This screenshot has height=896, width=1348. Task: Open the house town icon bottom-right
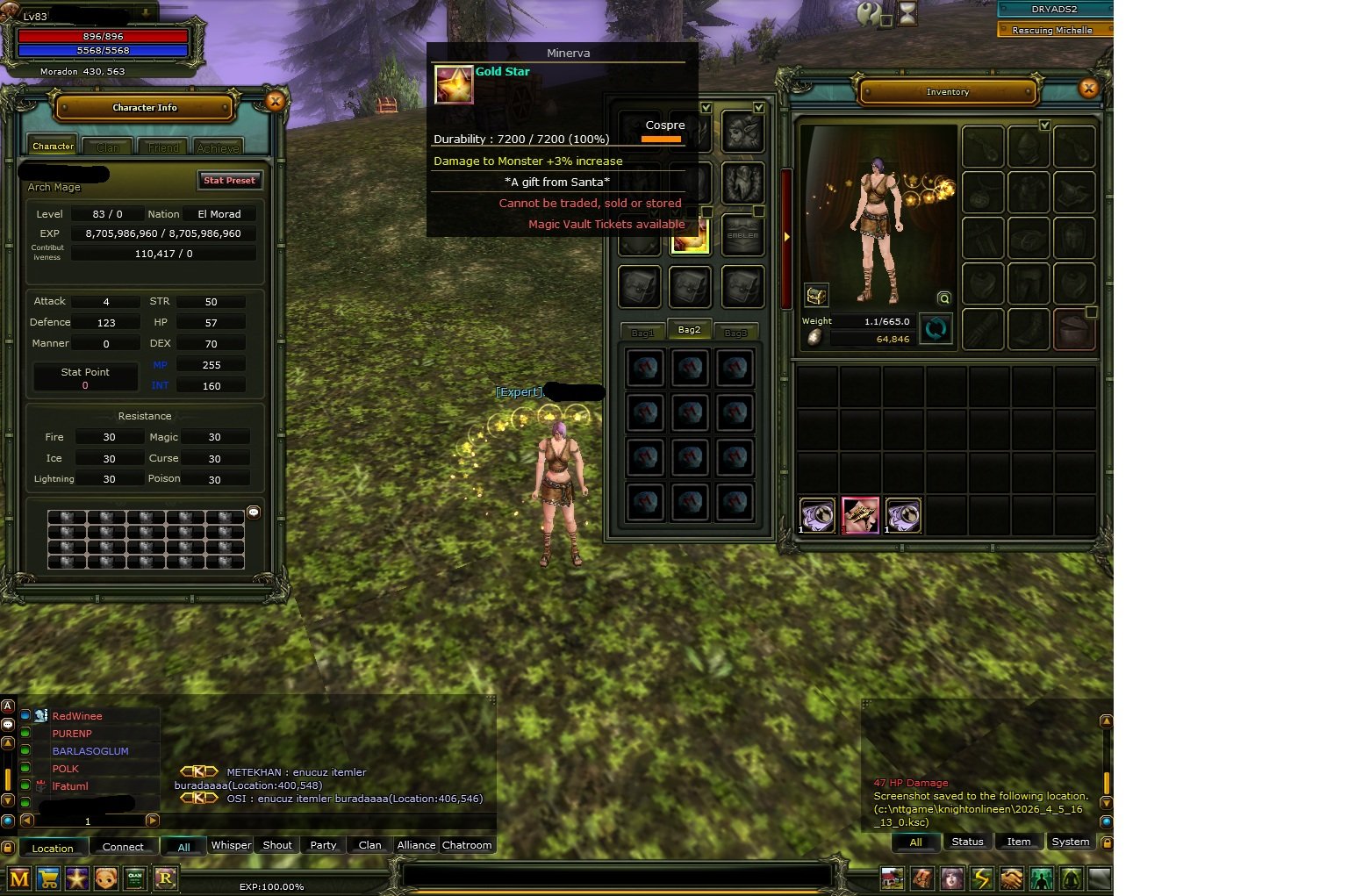(x=892, y=878)
